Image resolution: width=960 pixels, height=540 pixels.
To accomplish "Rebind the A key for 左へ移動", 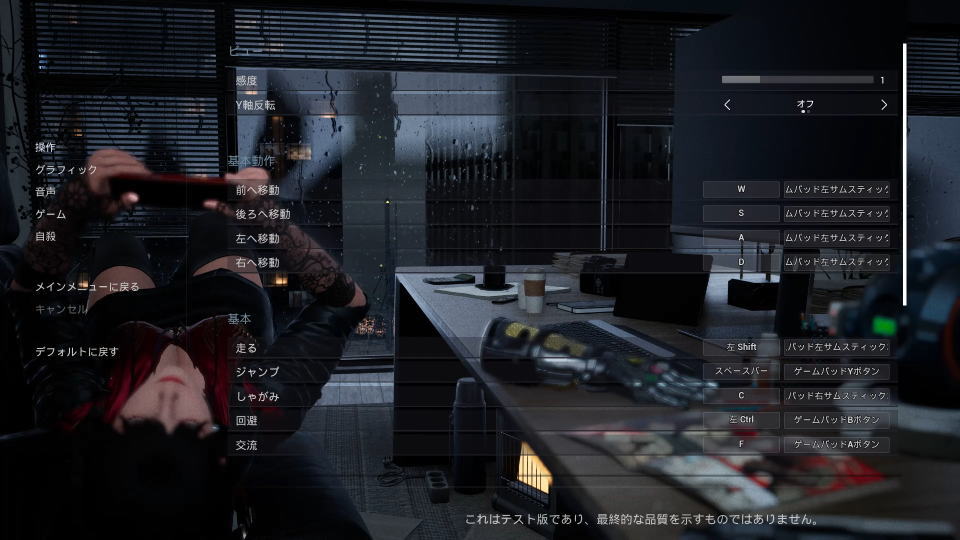I will (x=741, y=238).
